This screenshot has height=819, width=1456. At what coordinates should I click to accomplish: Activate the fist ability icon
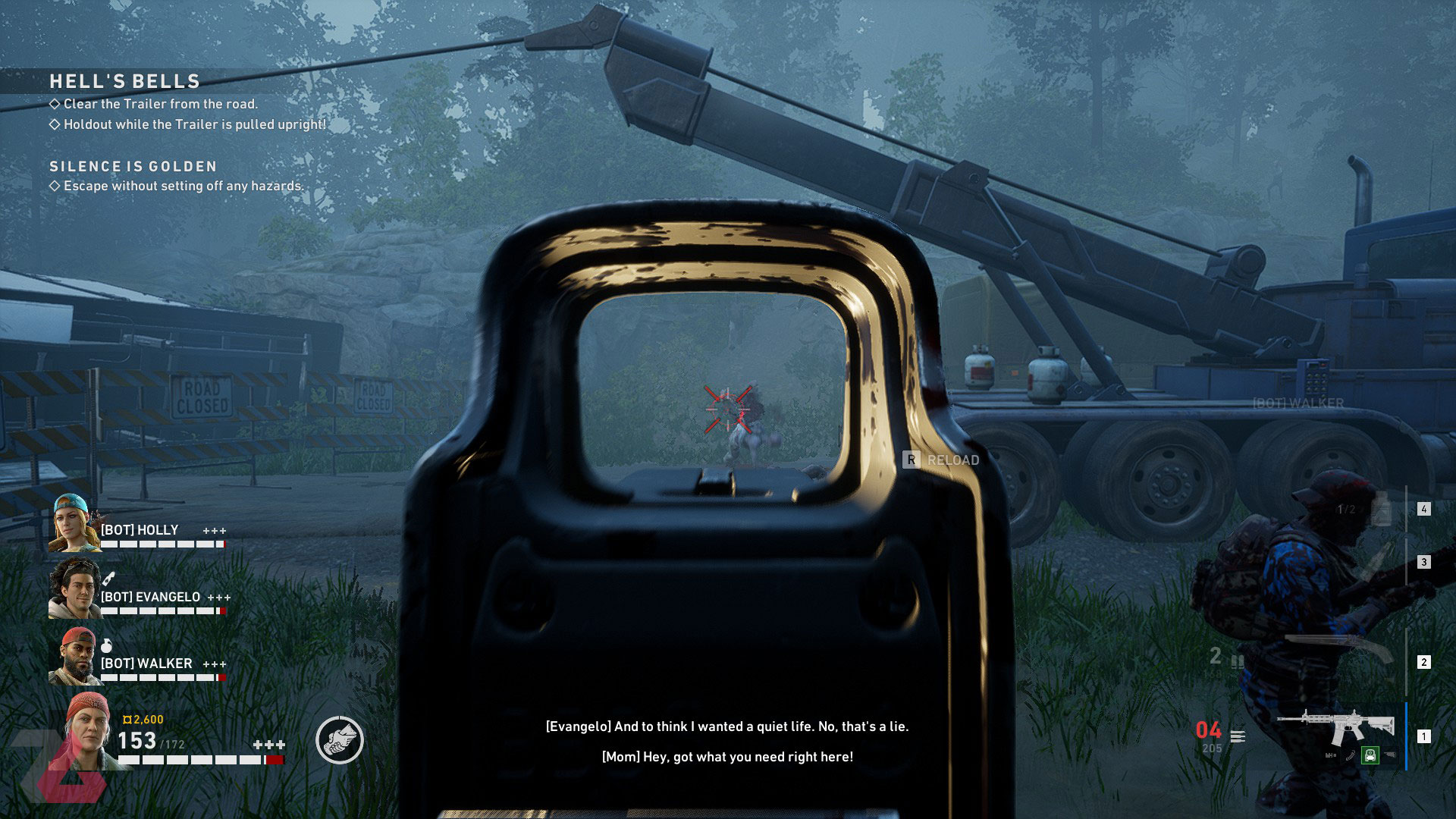[x=340, y=740]
